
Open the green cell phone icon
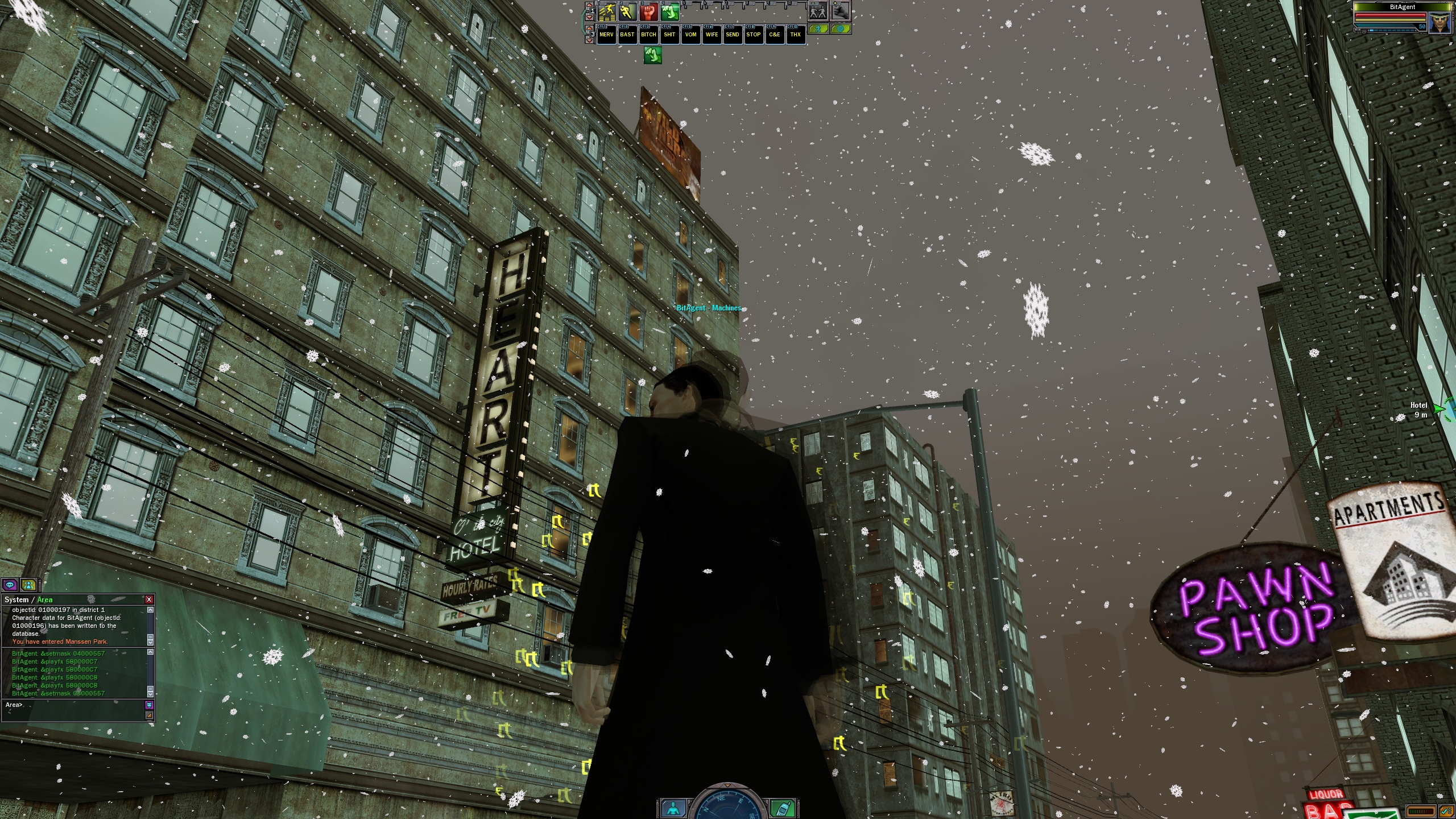click(x=783, y=808)
